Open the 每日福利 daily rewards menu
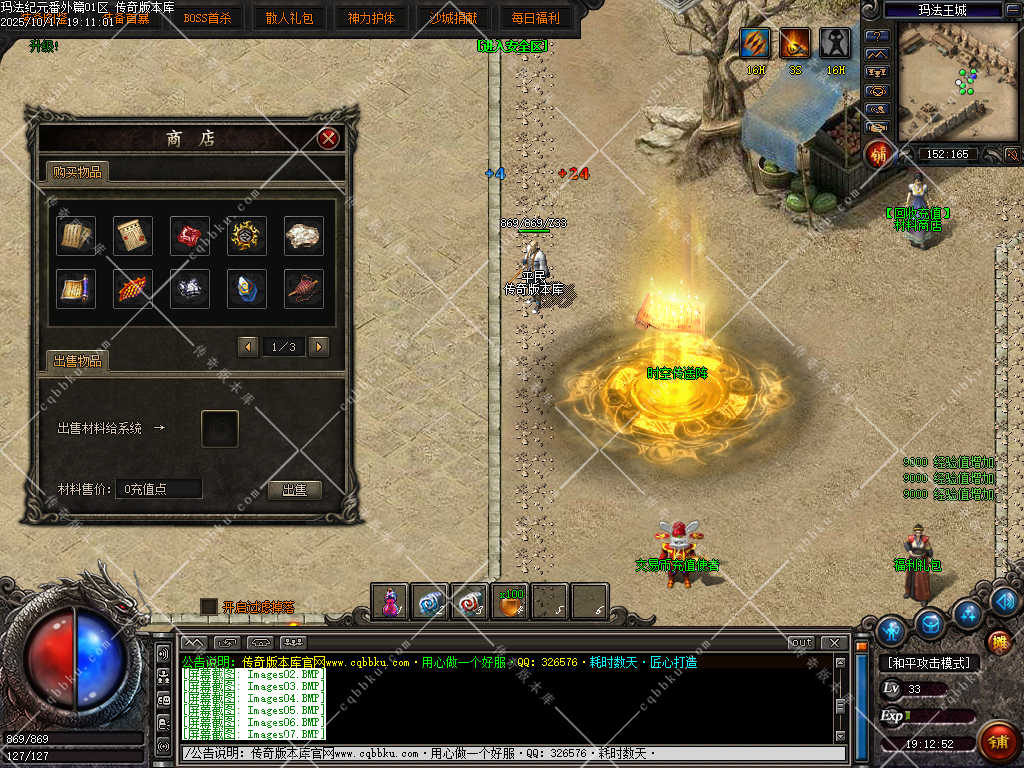 click(x=535, y=17)
